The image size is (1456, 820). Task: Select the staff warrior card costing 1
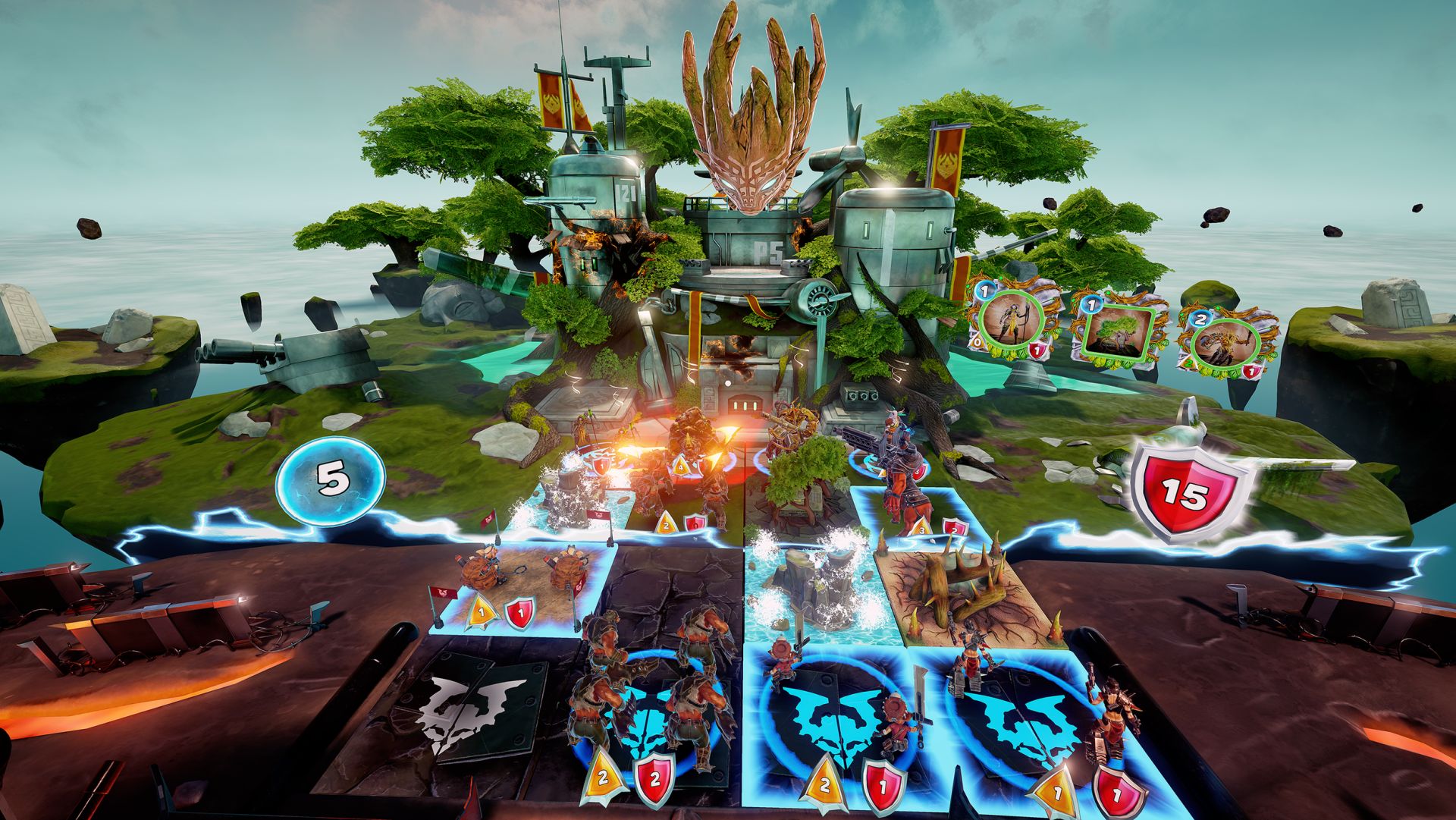pos(1010,324)
